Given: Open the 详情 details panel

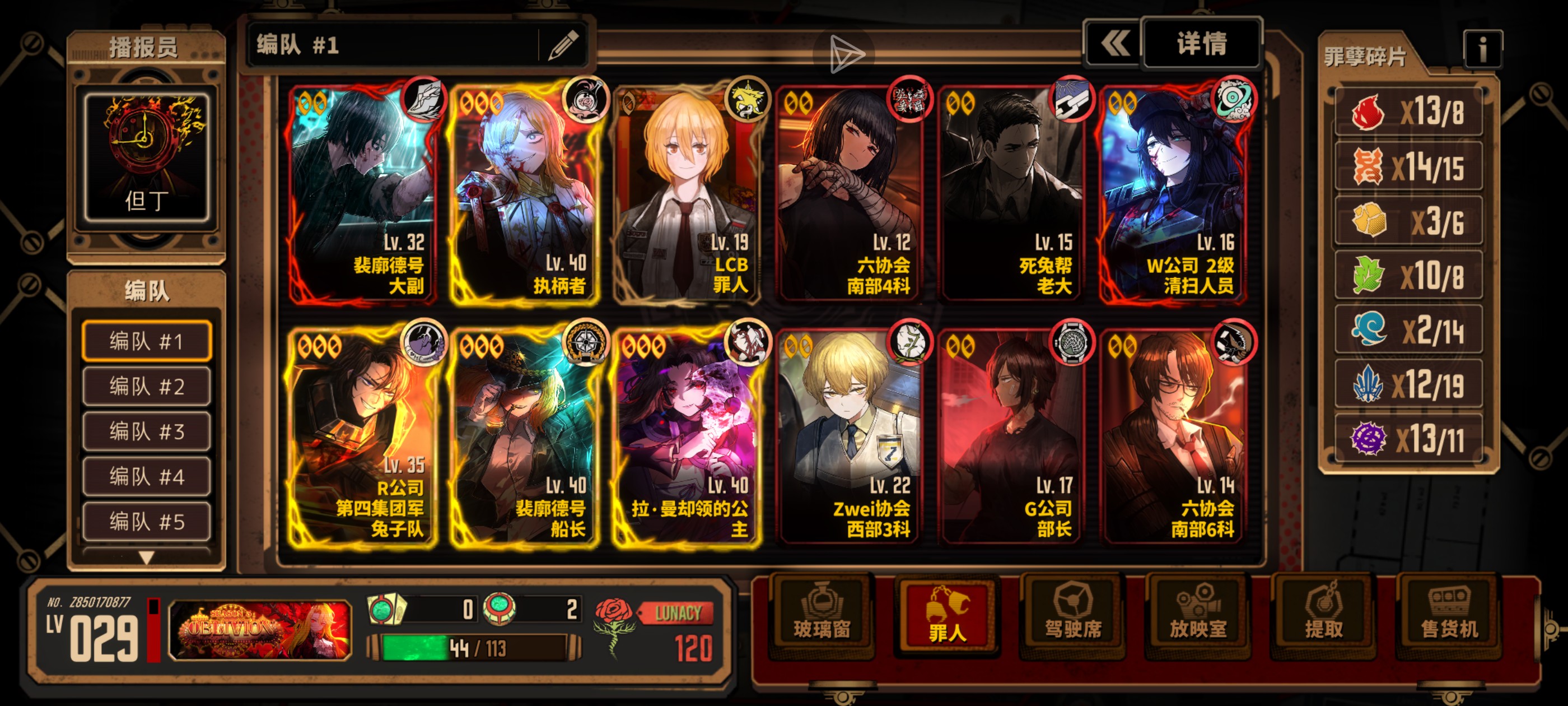Looking at the screenshot, I should 1201,44.
